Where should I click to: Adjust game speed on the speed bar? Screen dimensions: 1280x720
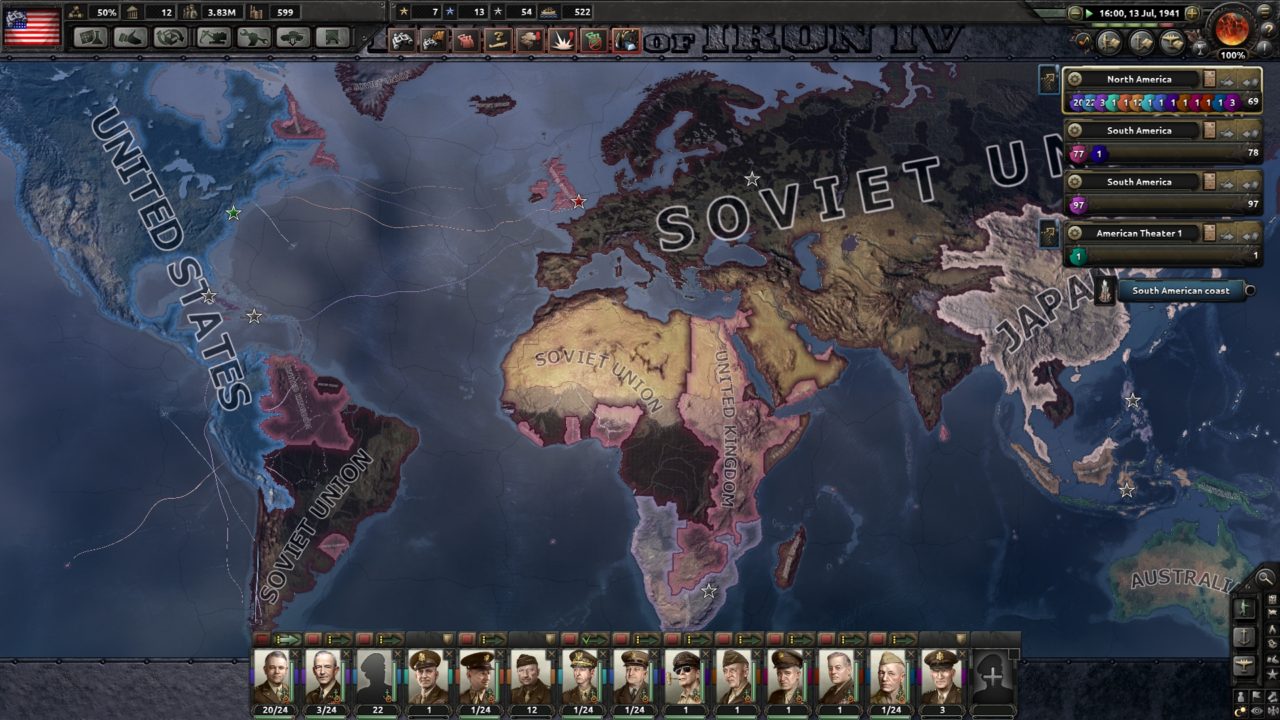pyautogui.click(x=1130, y=25)
